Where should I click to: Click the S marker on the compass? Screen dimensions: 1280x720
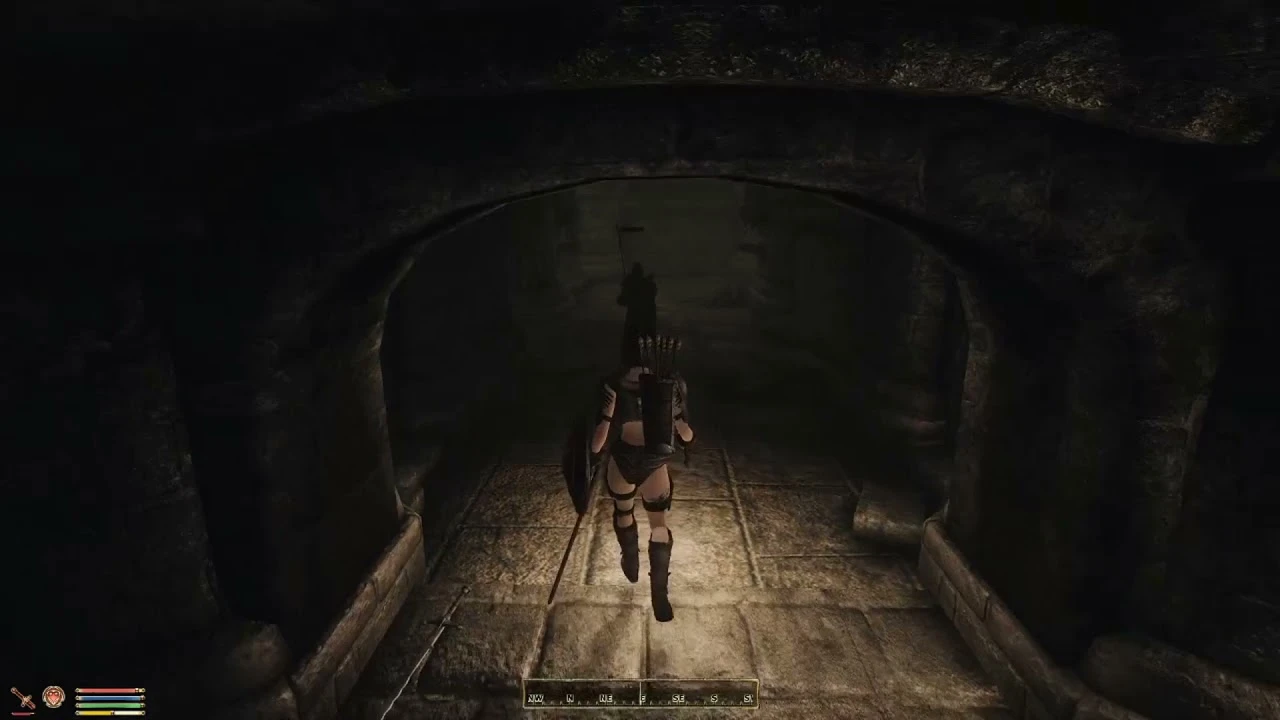click(x=714, y=697)
